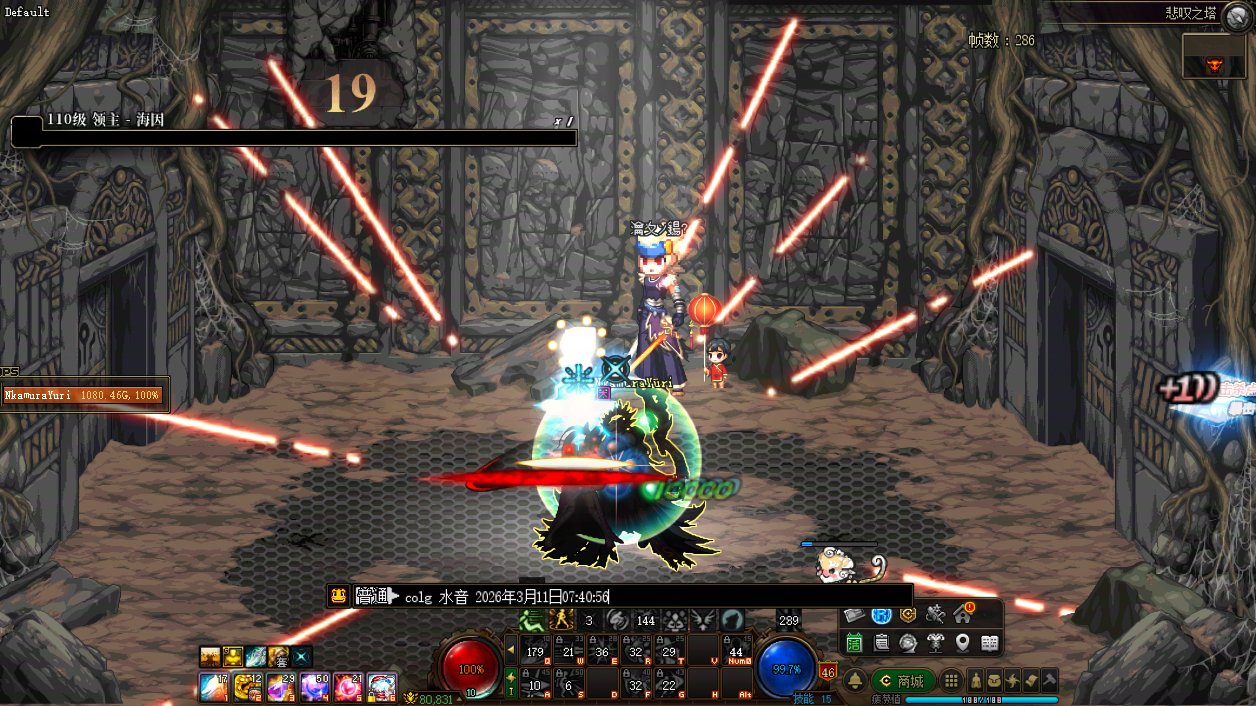Click the blue round R icon
The height and width of the screenshot is (706, 1256).
882,615
